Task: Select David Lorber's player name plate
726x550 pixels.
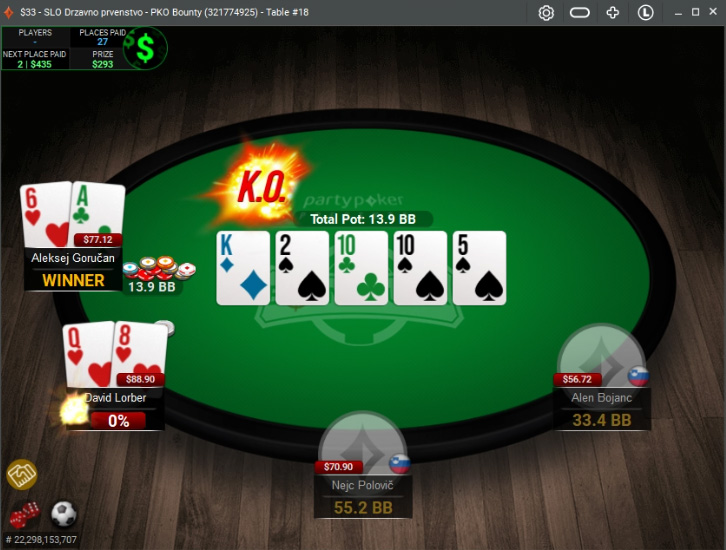Action: tap(116, 398)
